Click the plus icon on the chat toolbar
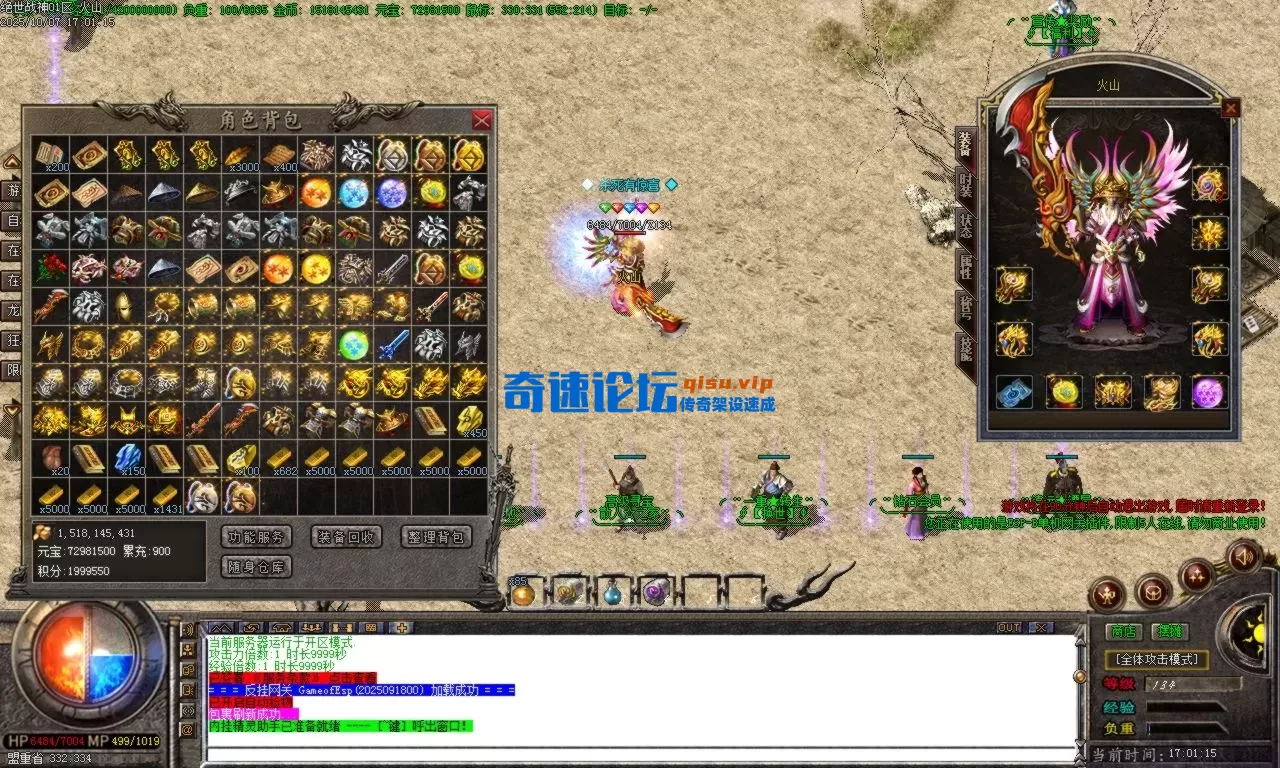The image size is (1280, 768). tap(404, 627)
